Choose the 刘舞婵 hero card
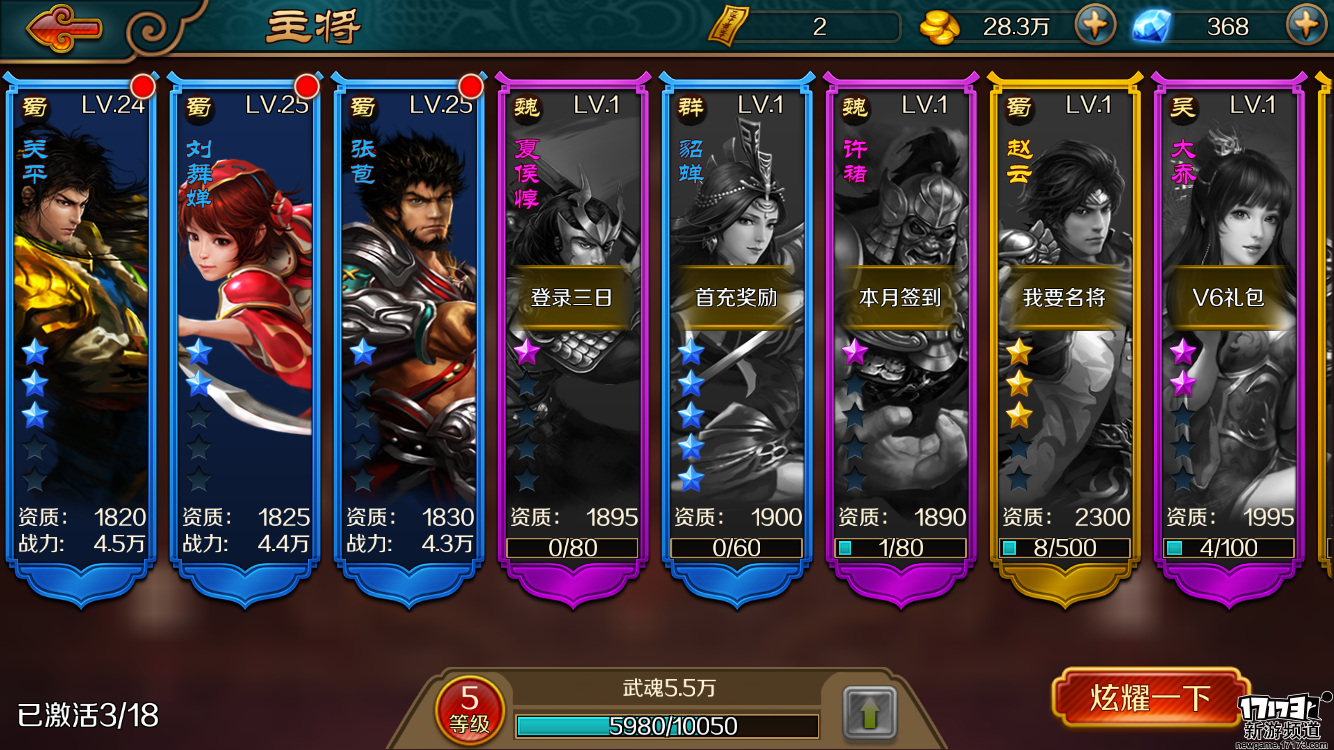The height and width of the screenshot is (750, 1334). coord(244,330)
